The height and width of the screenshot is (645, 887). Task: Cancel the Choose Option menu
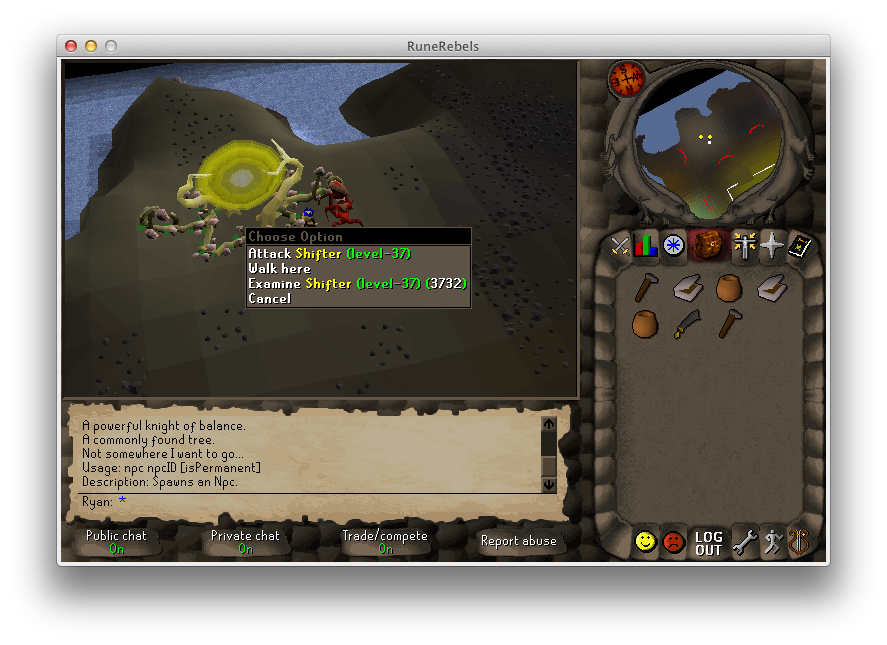[270, 299]
